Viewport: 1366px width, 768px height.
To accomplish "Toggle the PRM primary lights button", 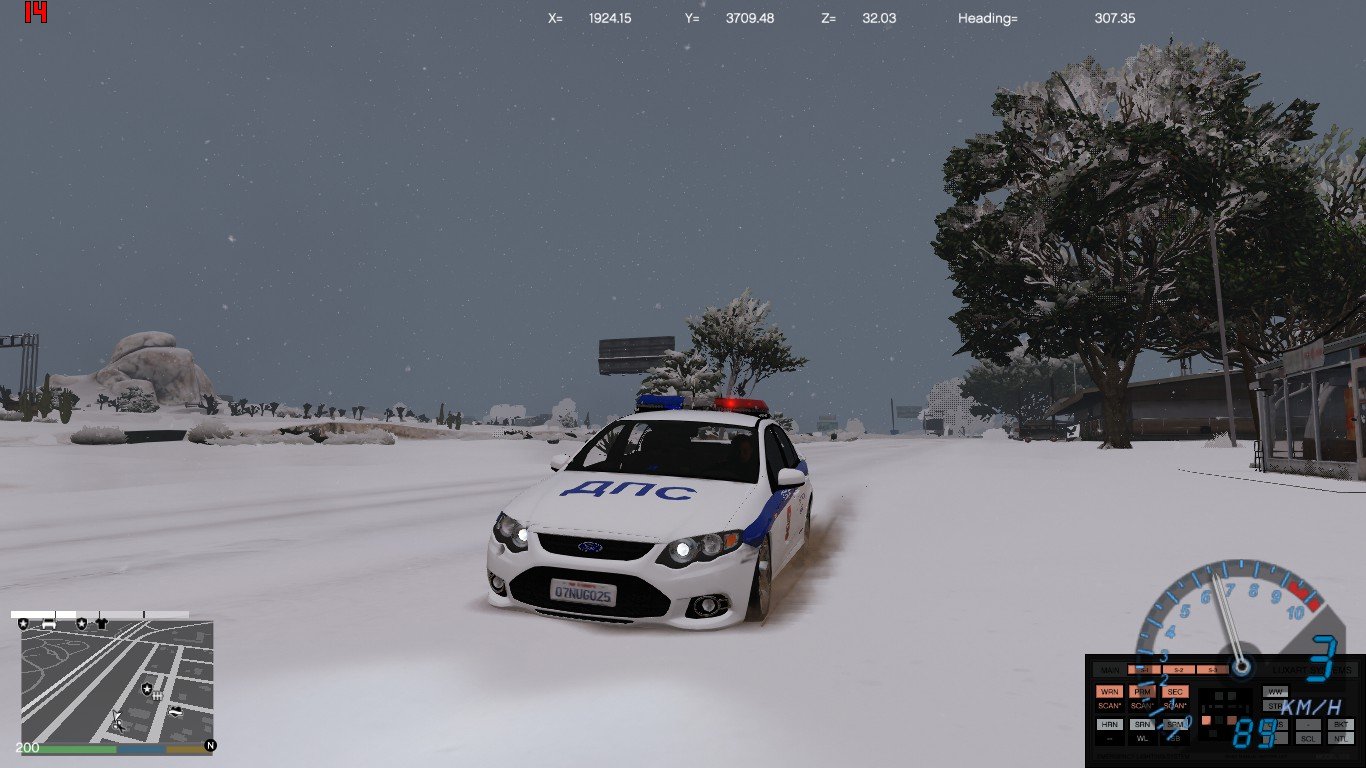I will coord(1142,691).
